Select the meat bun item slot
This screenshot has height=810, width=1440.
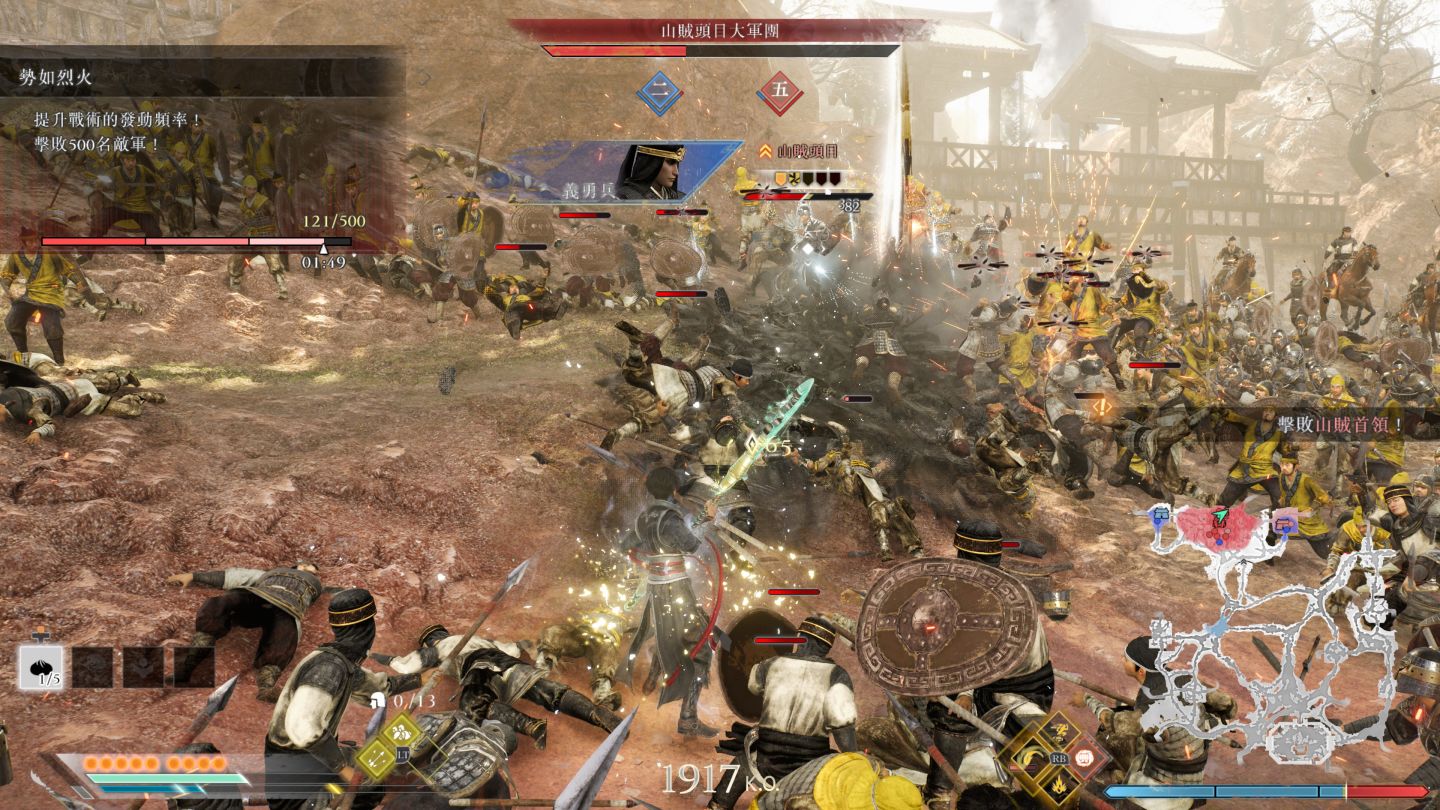tap(41, 667)
